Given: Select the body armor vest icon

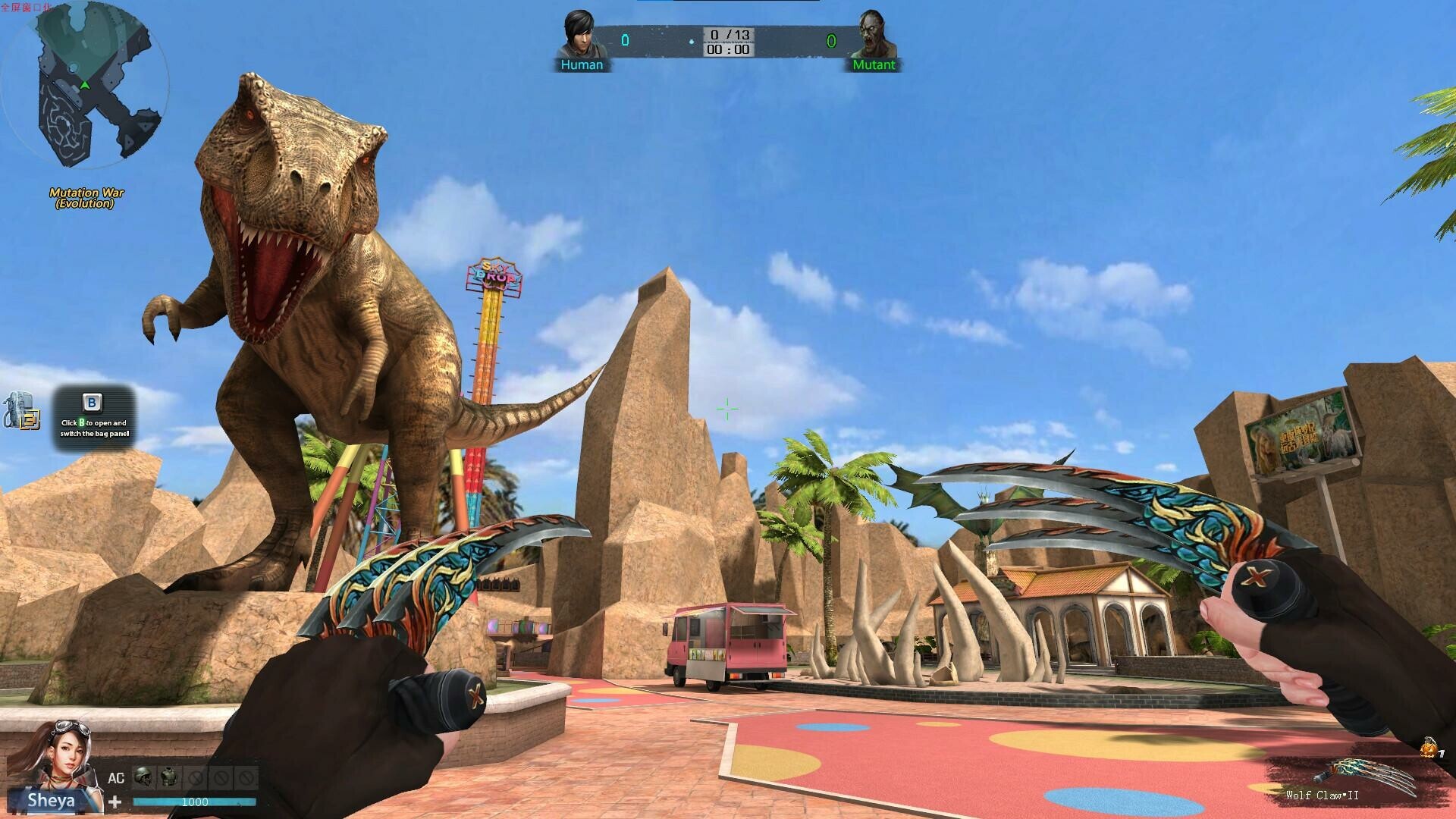Looking at the screenshot, I should click(x=168, y=775).
